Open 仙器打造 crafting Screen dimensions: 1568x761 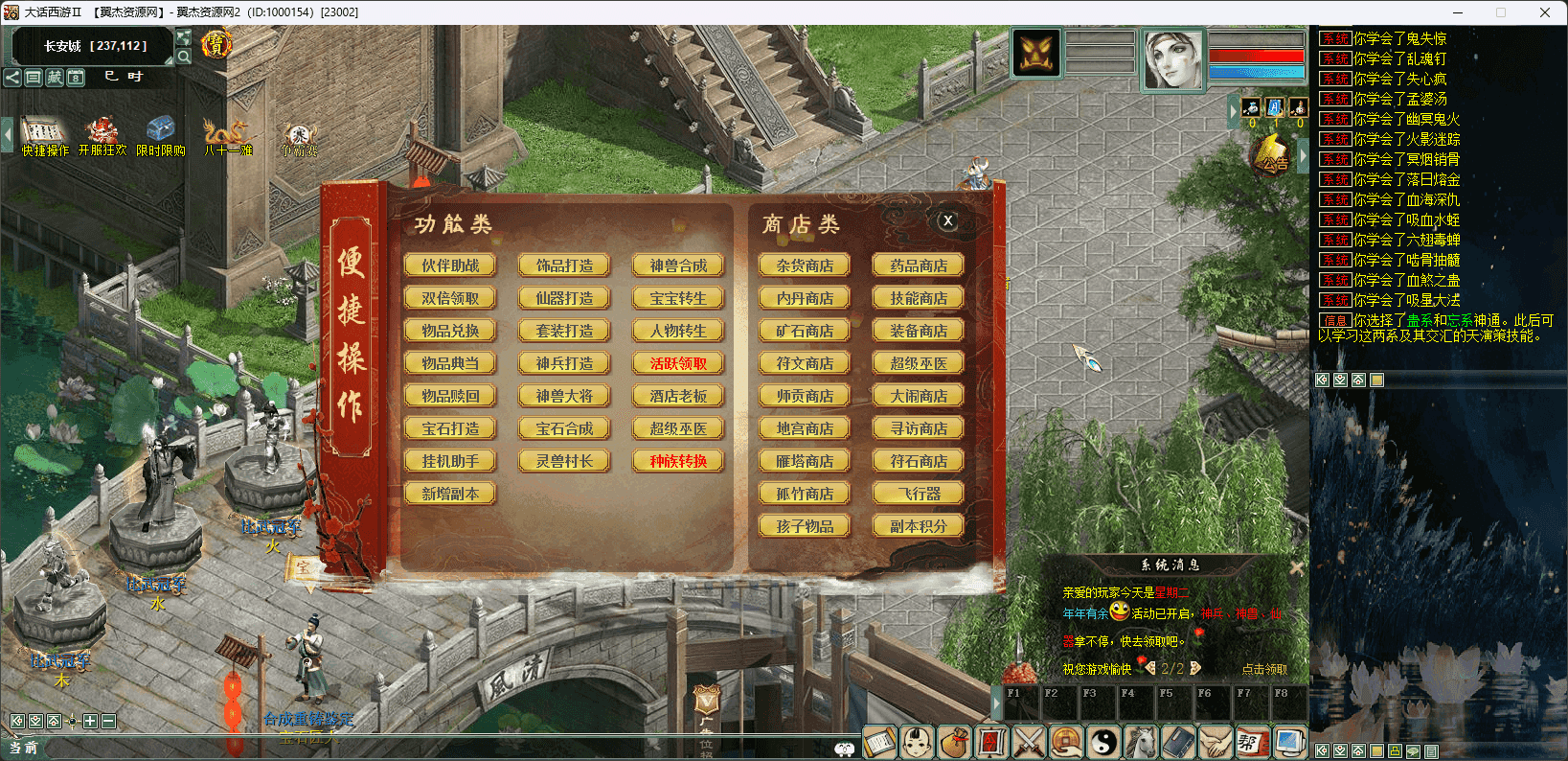(564, 298)
